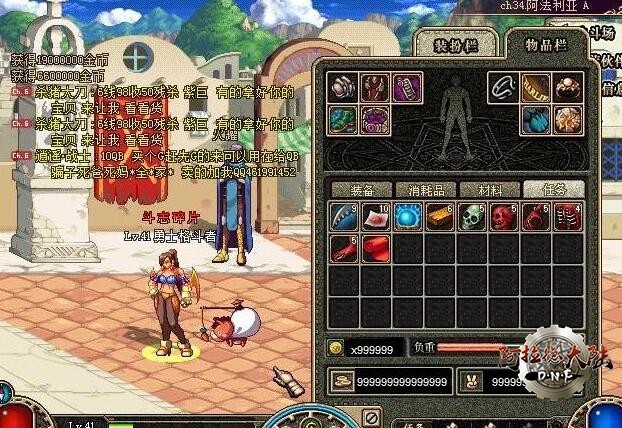Open the 装备 equipment category

(362, 189)
